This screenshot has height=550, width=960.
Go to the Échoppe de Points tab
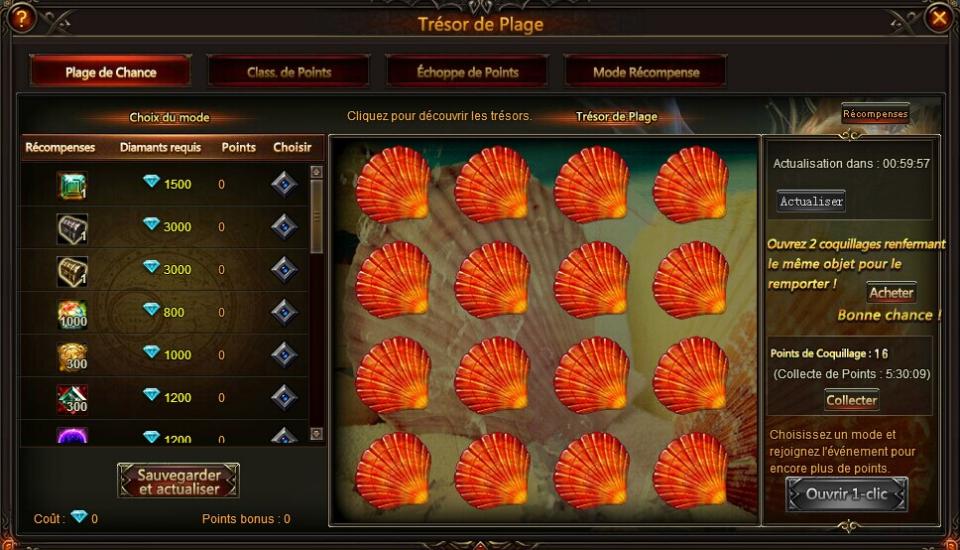click(467, 72)
